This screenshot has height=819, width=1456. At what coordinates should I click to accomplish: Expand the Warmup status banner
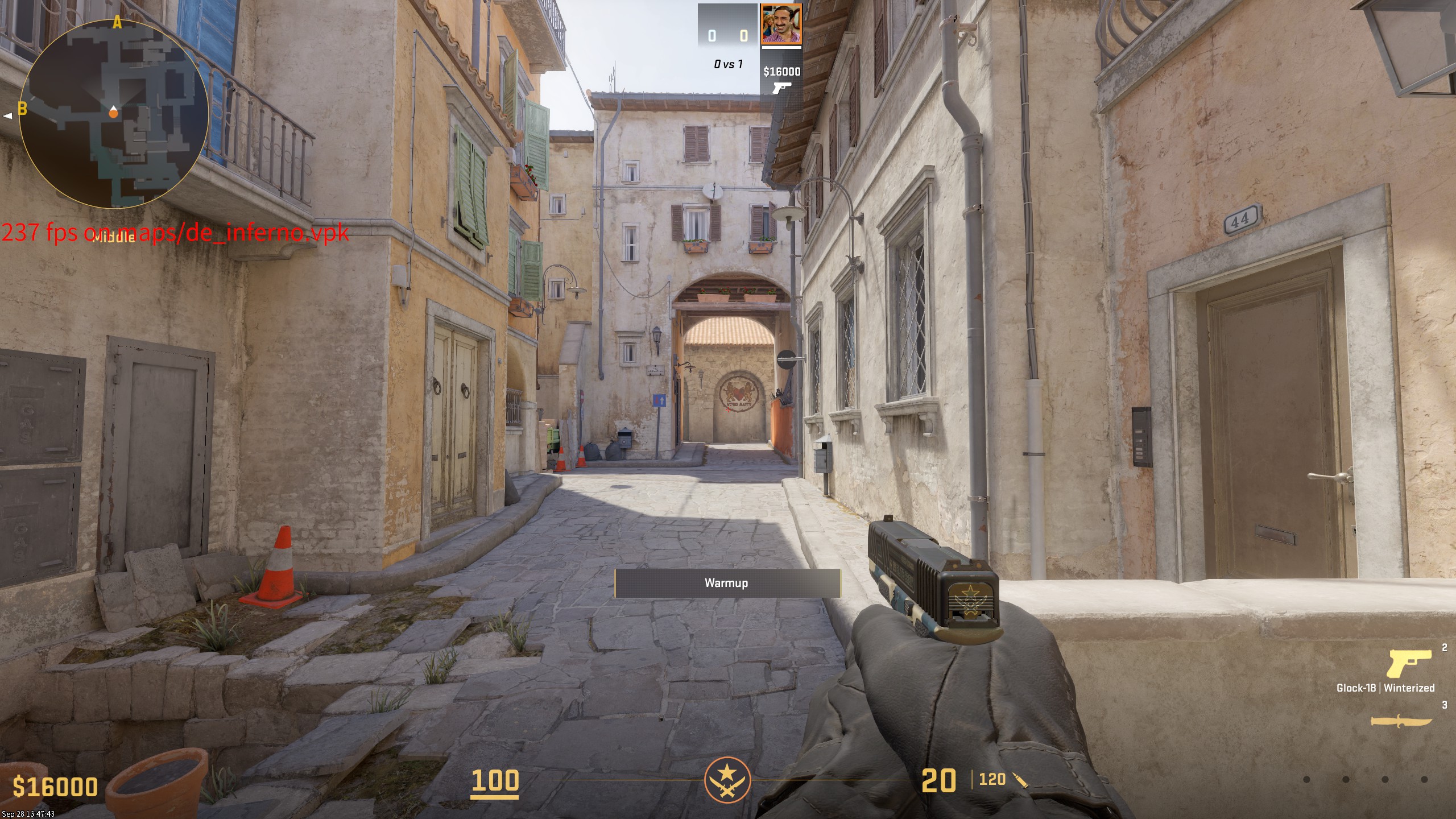[x=726, y=583]
